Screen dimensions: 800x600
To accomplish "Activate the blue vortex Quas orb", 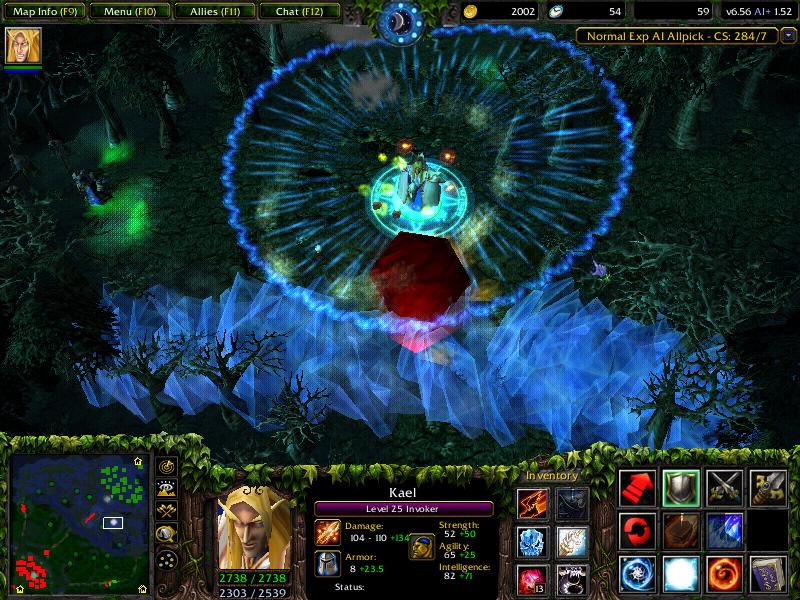I will pyautogui.click(x=638, y=574).
